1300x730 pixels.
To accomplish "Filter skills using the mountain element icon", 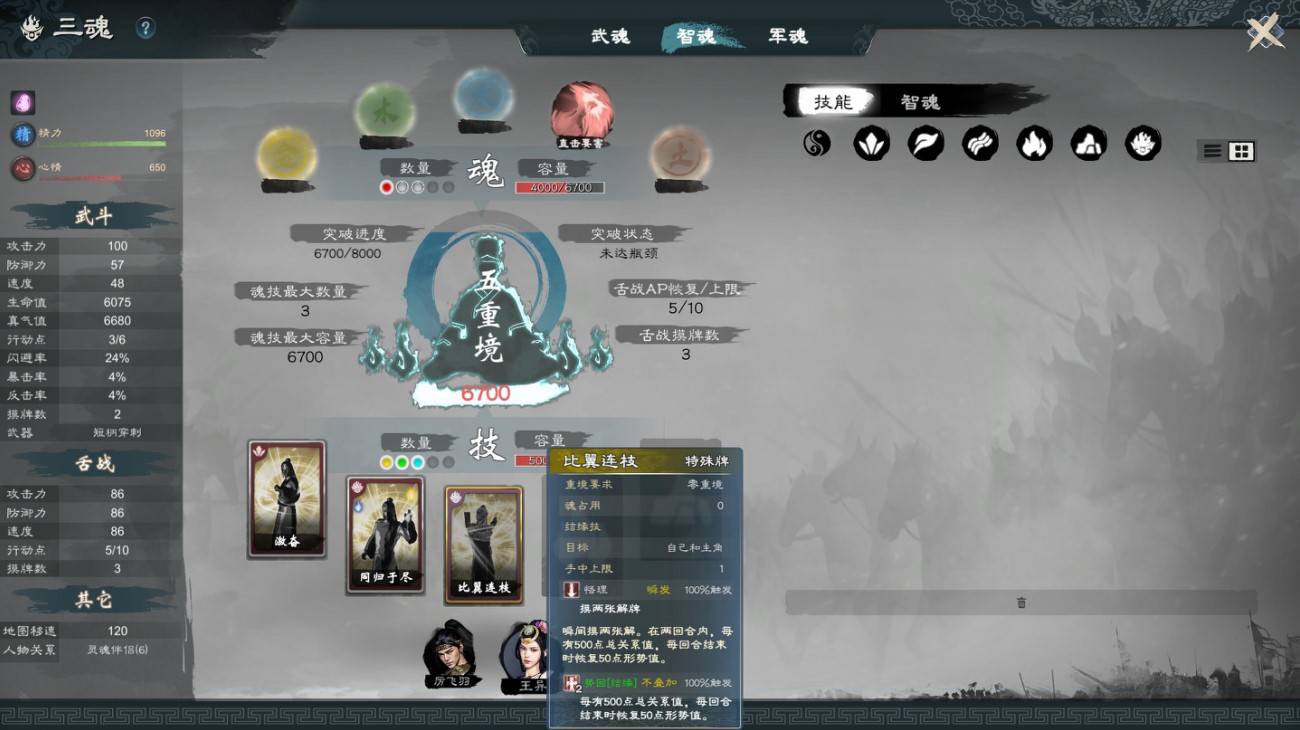I will pos(1088,143).
